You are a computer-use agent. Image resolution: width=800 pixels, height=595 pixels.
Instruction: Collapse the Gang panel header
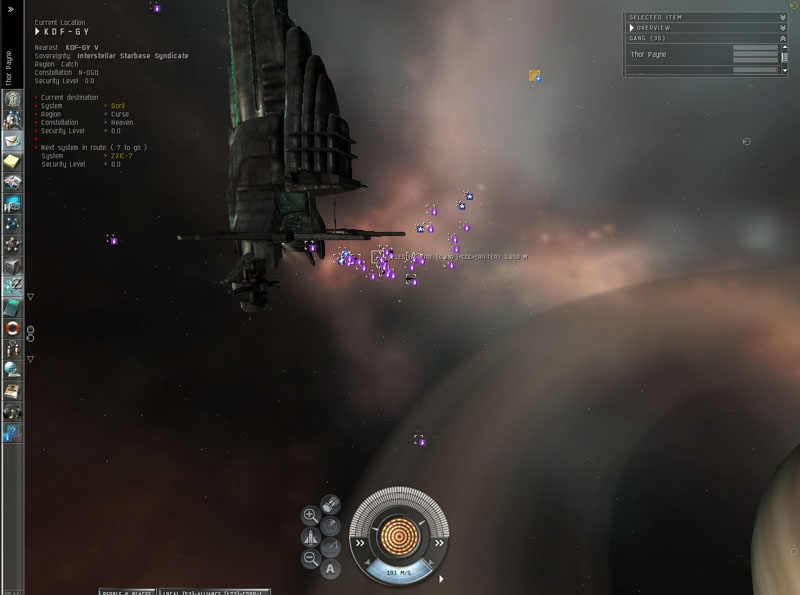point(782,38)
